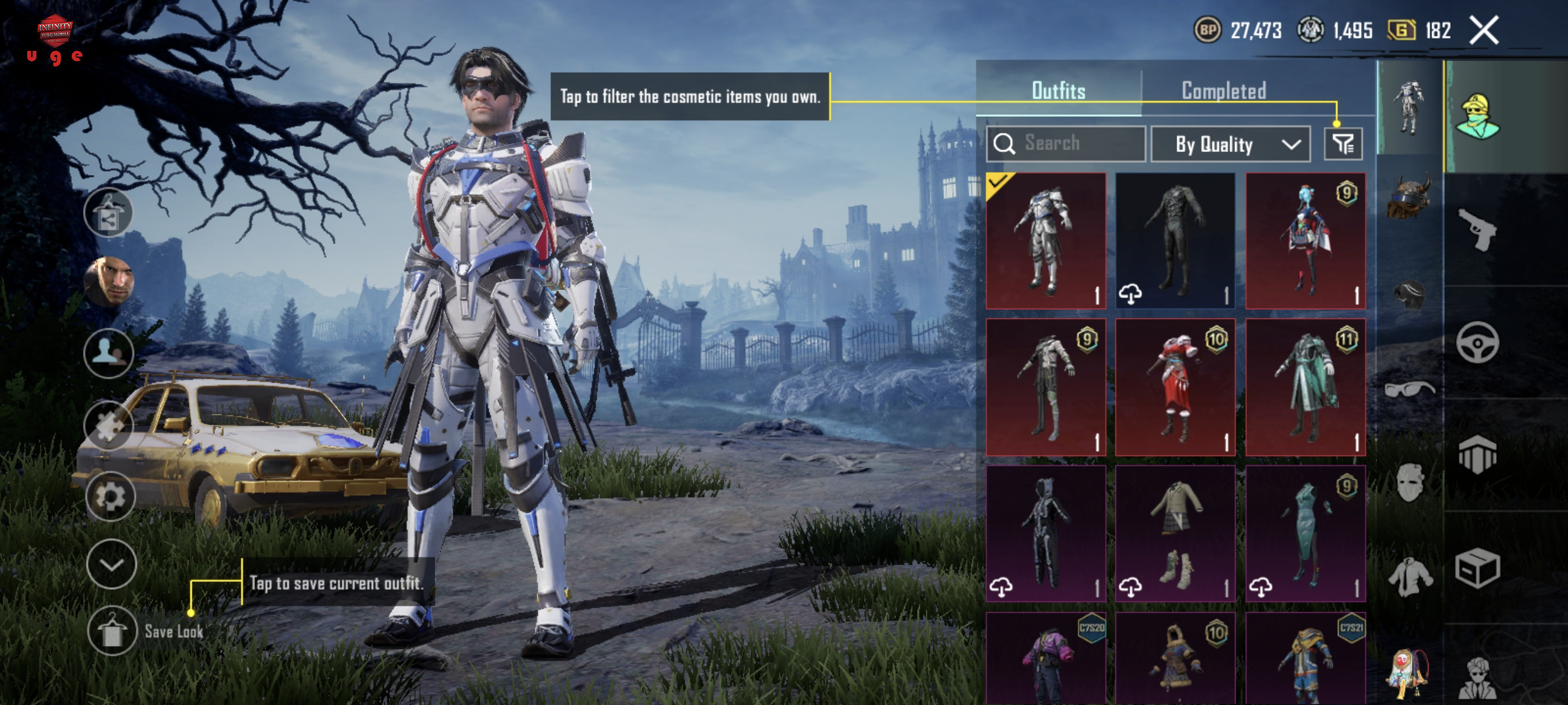Switch to the Completed tab
Screen dimensions: 1568x705
click(1223, 91)
